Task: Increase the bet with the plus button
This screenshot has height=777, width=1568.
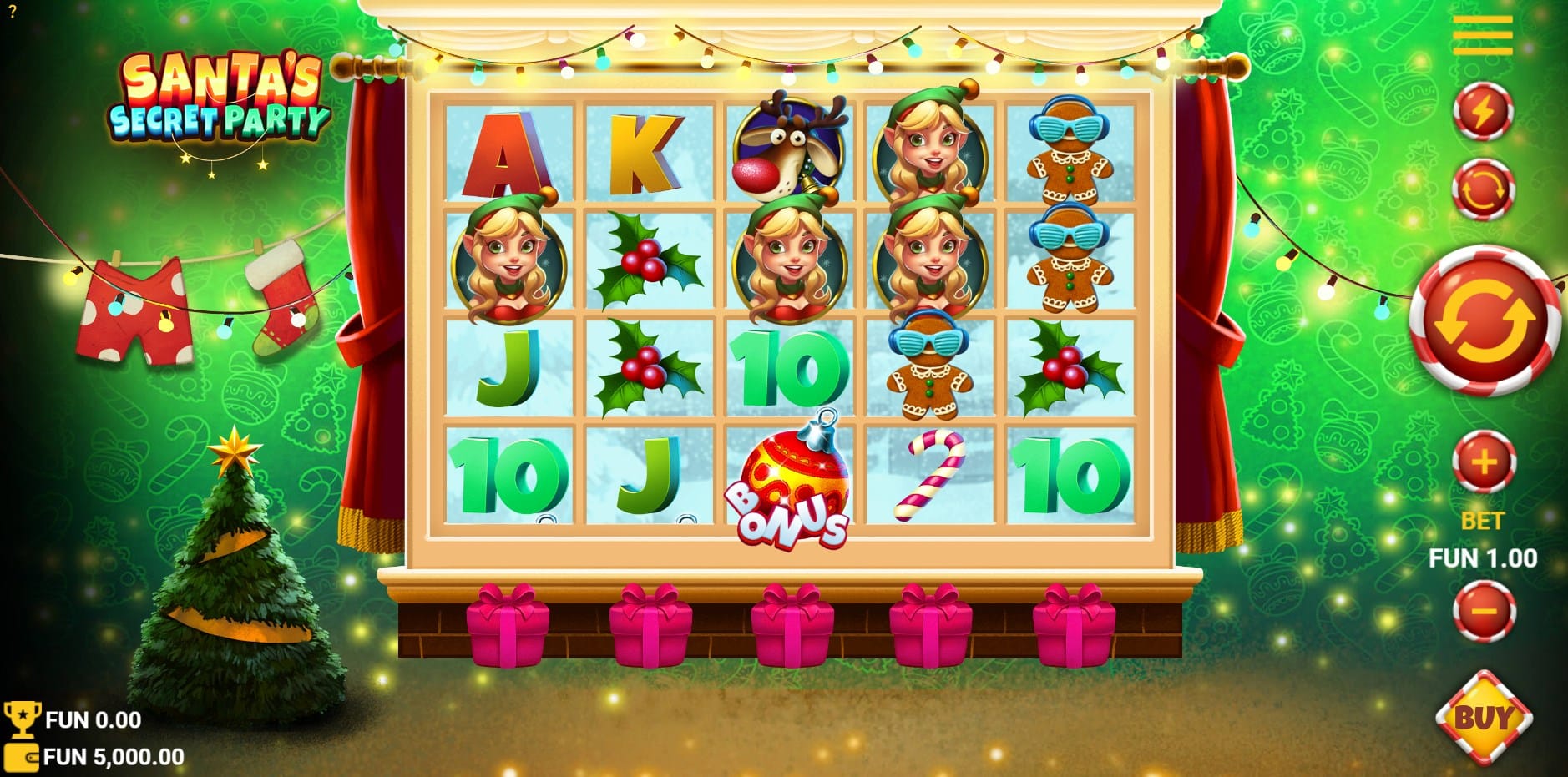Action: click(1484, 462)
